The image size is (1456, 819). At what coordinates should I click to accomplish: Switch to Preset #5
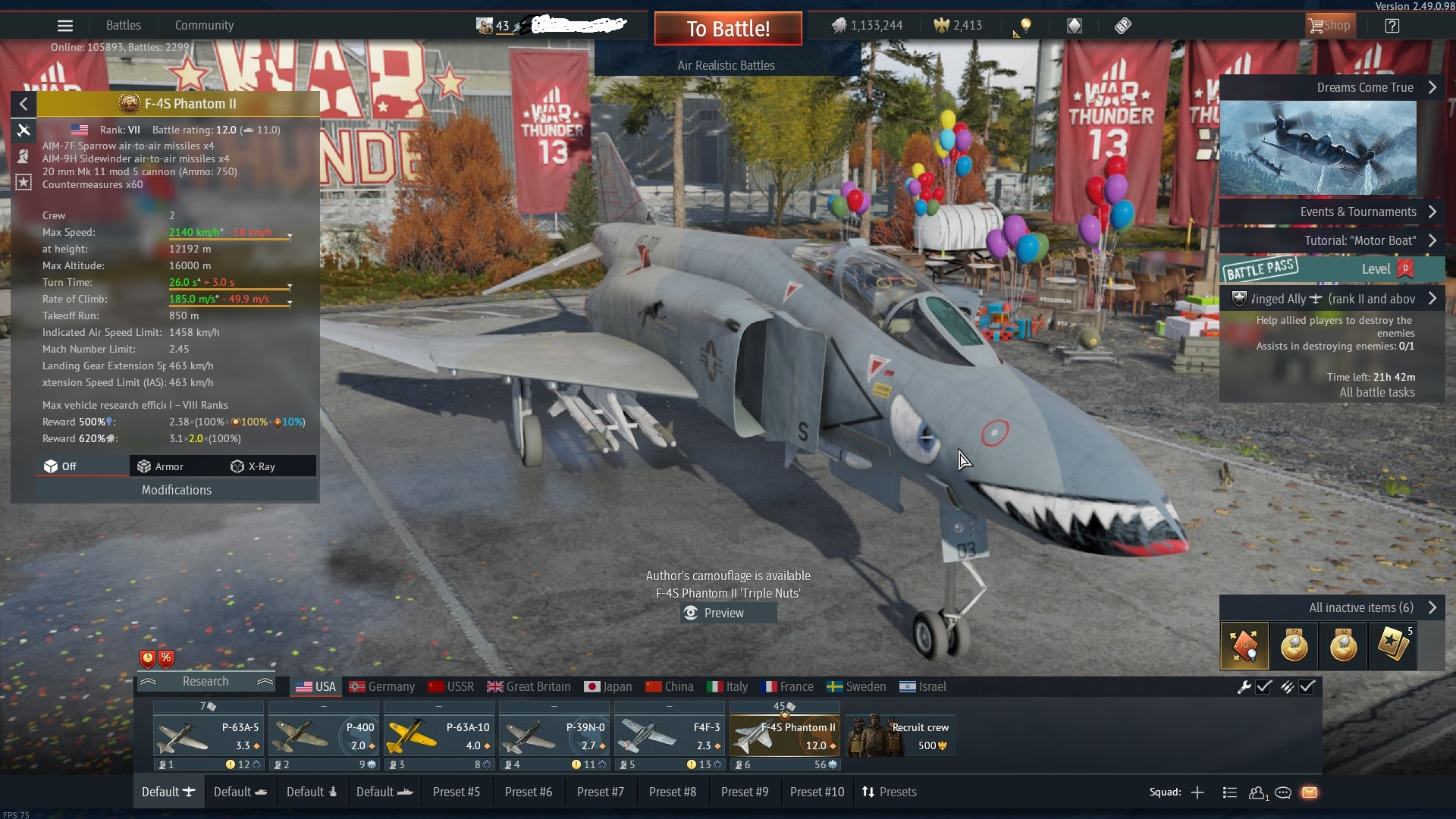(456, 792)
